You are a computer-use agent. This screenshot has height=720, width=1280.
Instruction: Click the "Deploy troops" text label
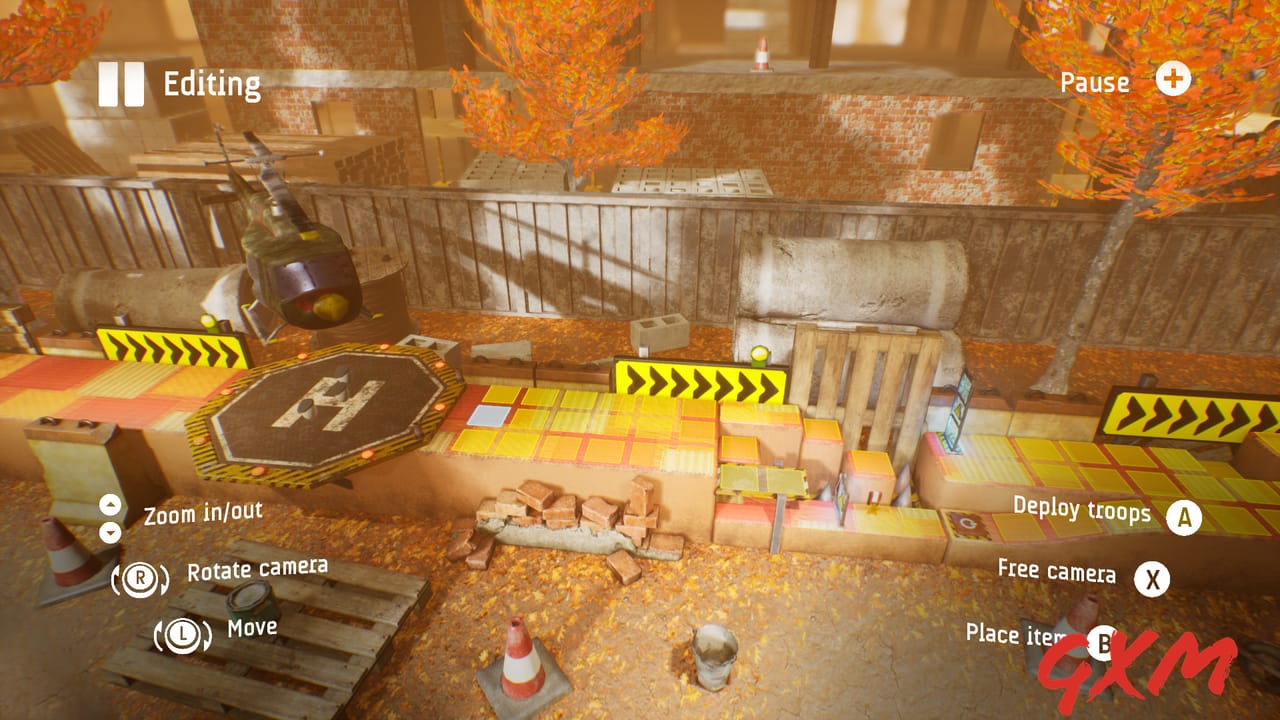point(1082,512)
